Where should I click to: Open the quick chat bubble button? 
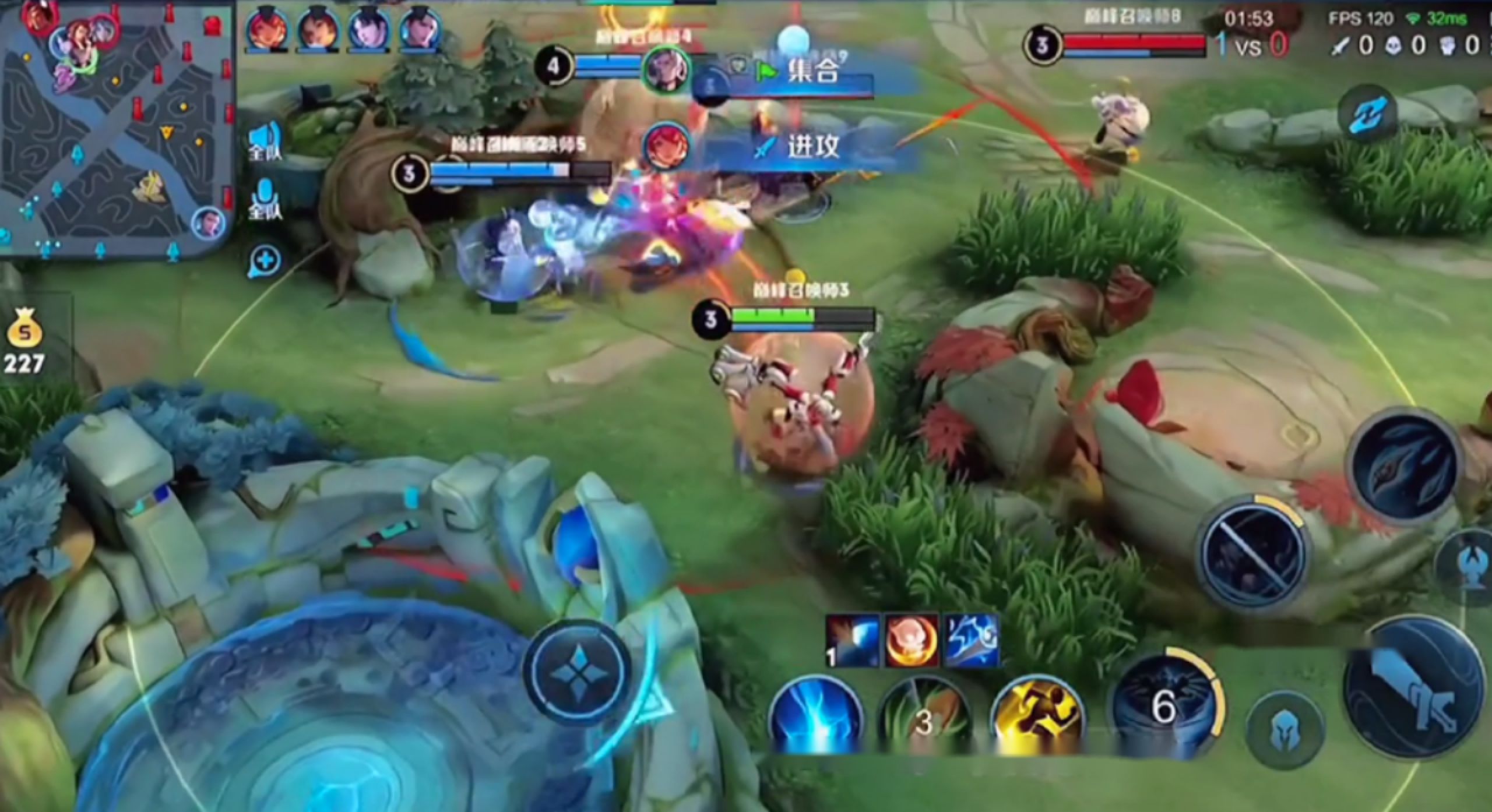tap(265, 261)
